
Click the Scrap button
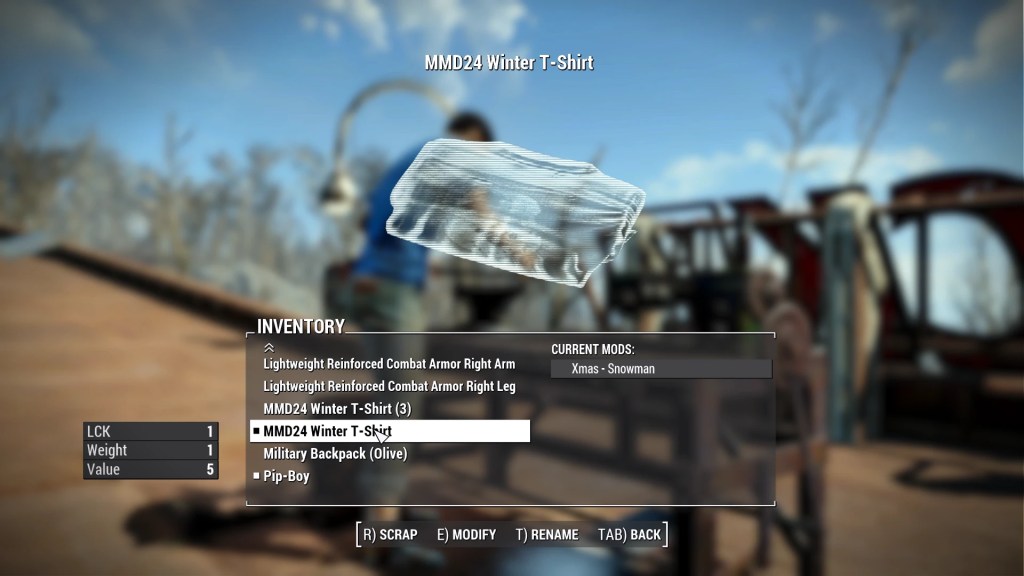tap(390, 534)
